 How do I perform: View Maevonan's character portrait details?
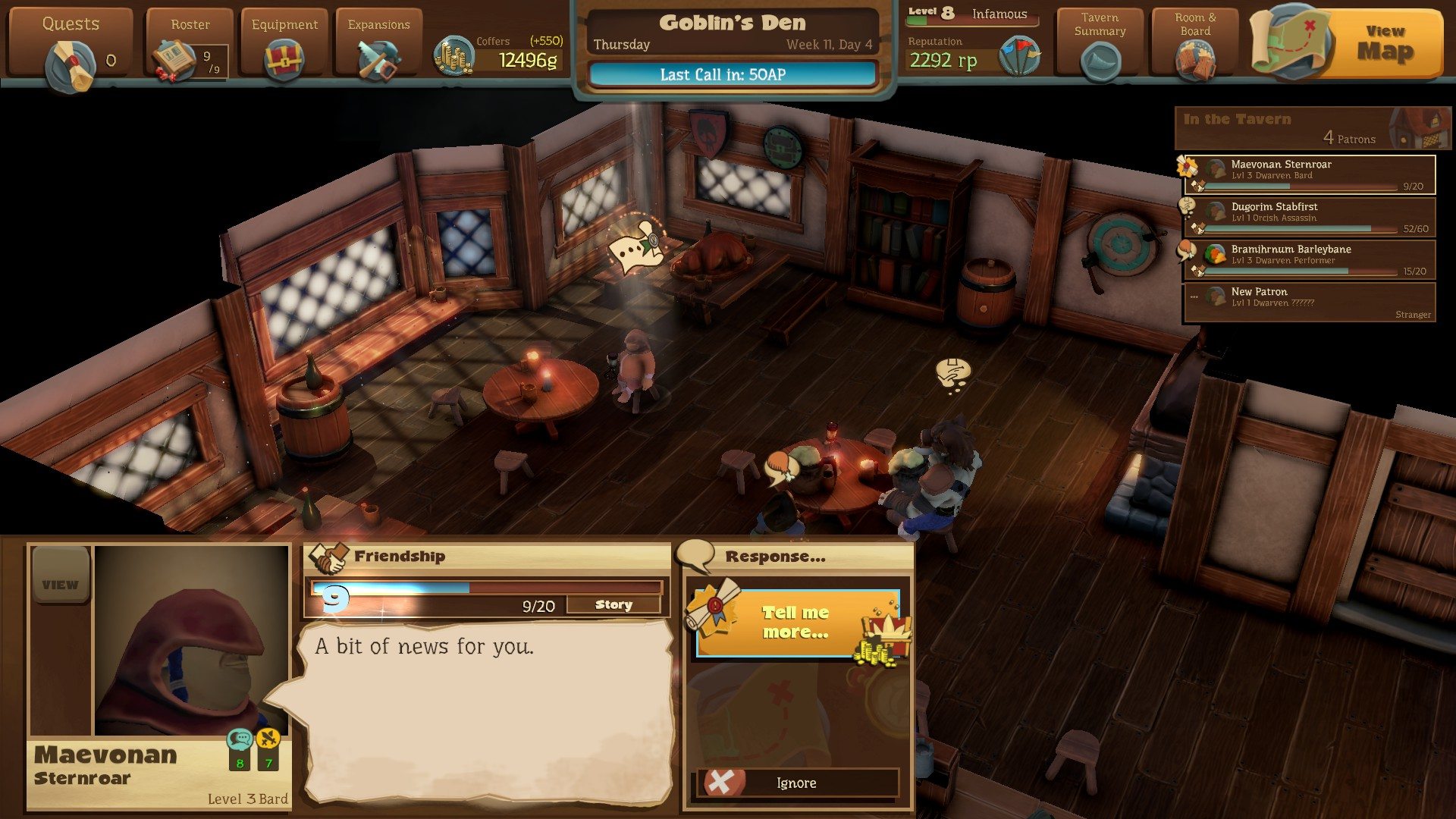(60, 584)
